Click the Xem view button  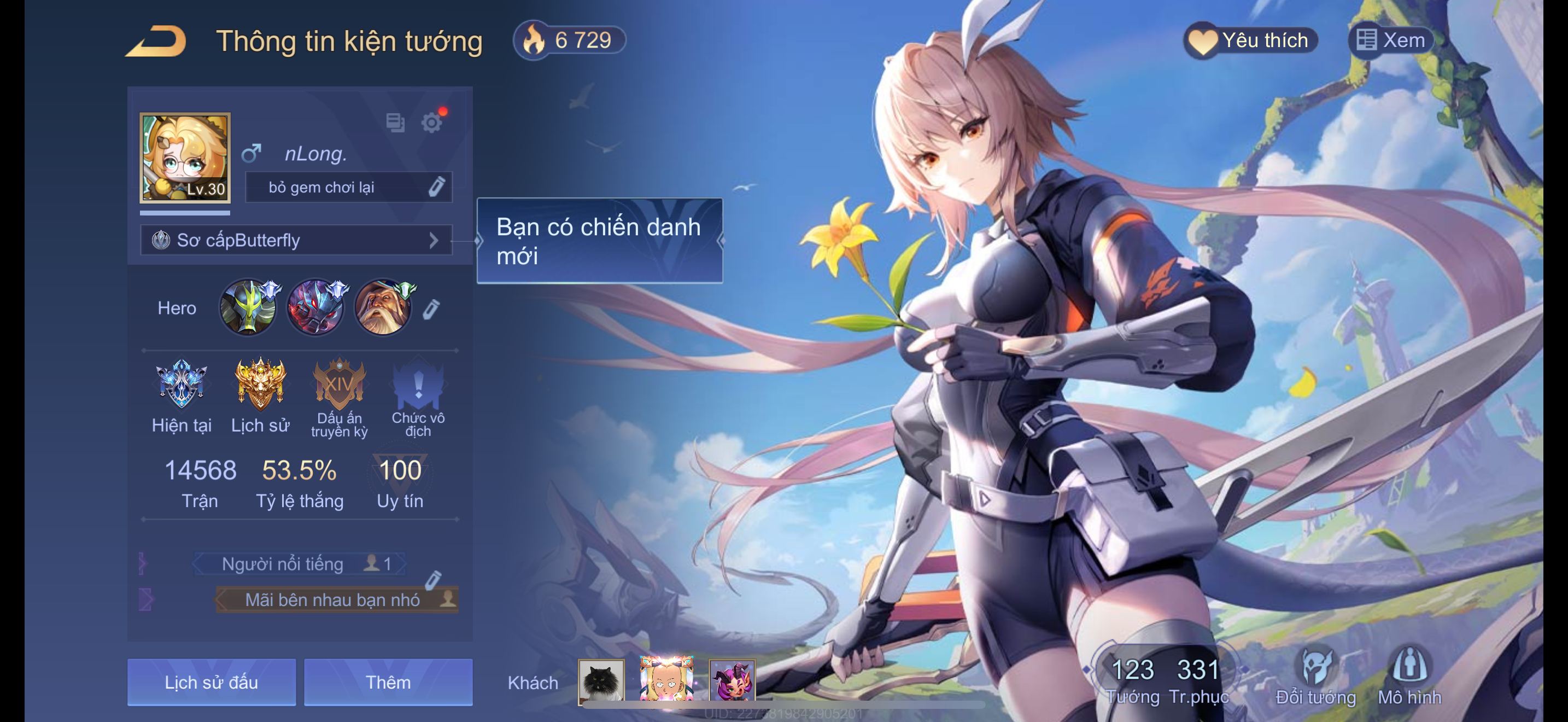1391,41
